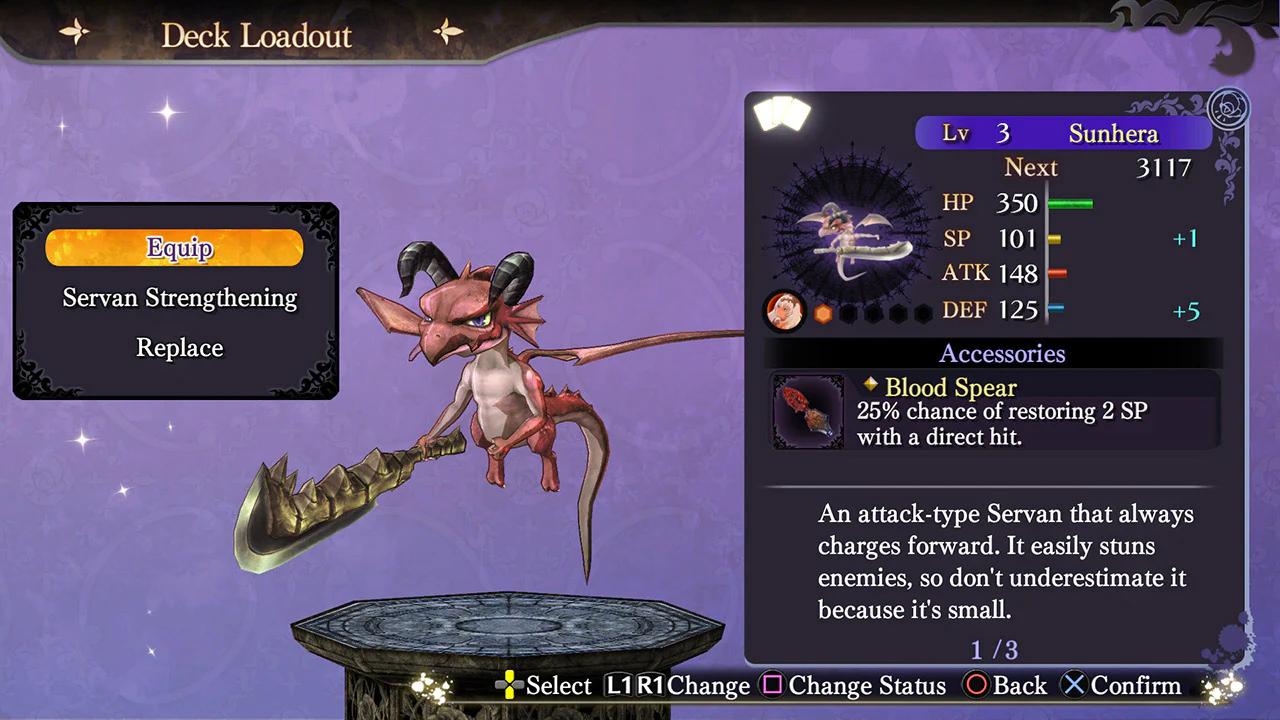This screenshot has width=1280, height=720.
Task: Click the card deck icon above the Servan portrait
Action: [781, 113]
